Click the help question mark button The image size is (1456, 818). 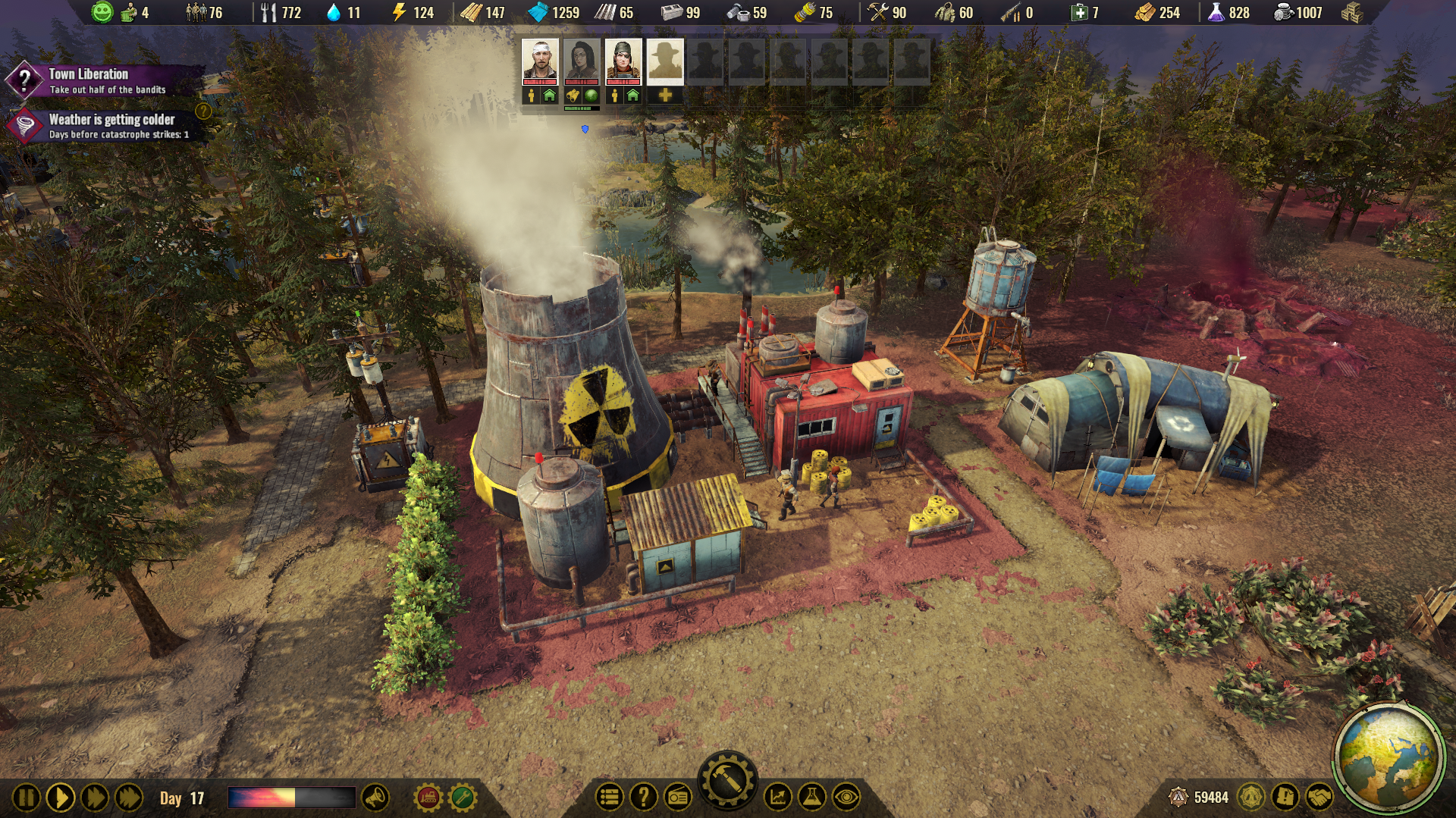(644, 797)
